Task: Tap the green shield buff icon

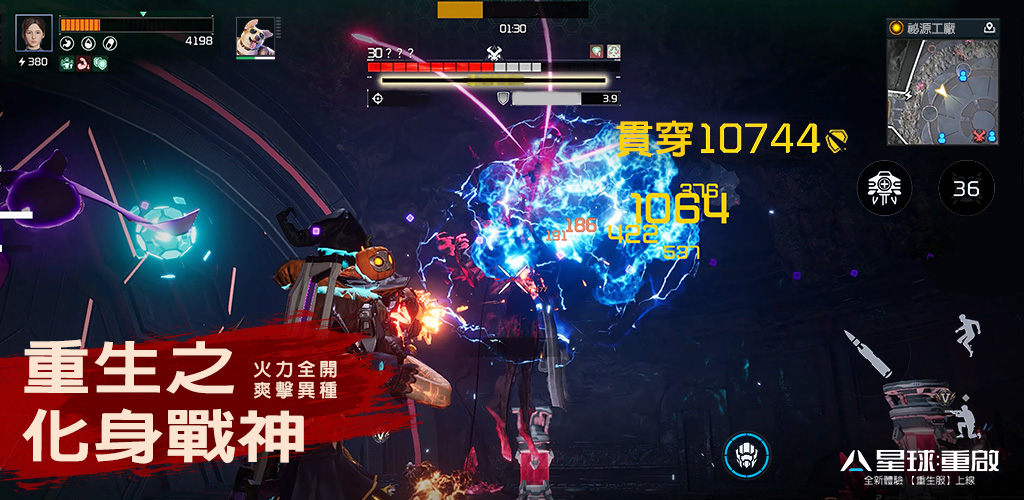Action: (99, 63)
